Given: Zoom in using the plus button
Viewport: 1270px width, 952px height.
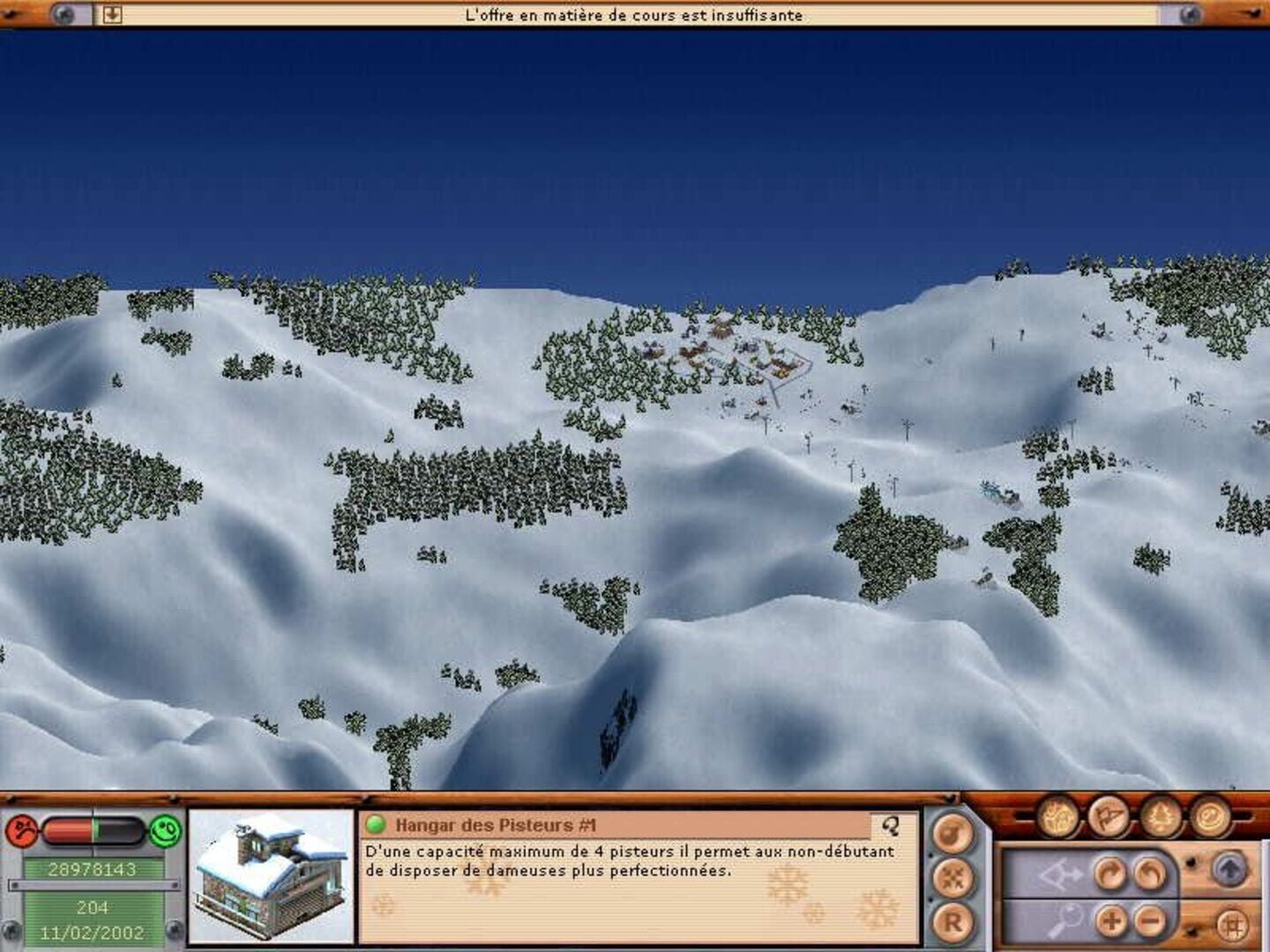Looking at the screenshot, I should click(x=1111, y=923).
